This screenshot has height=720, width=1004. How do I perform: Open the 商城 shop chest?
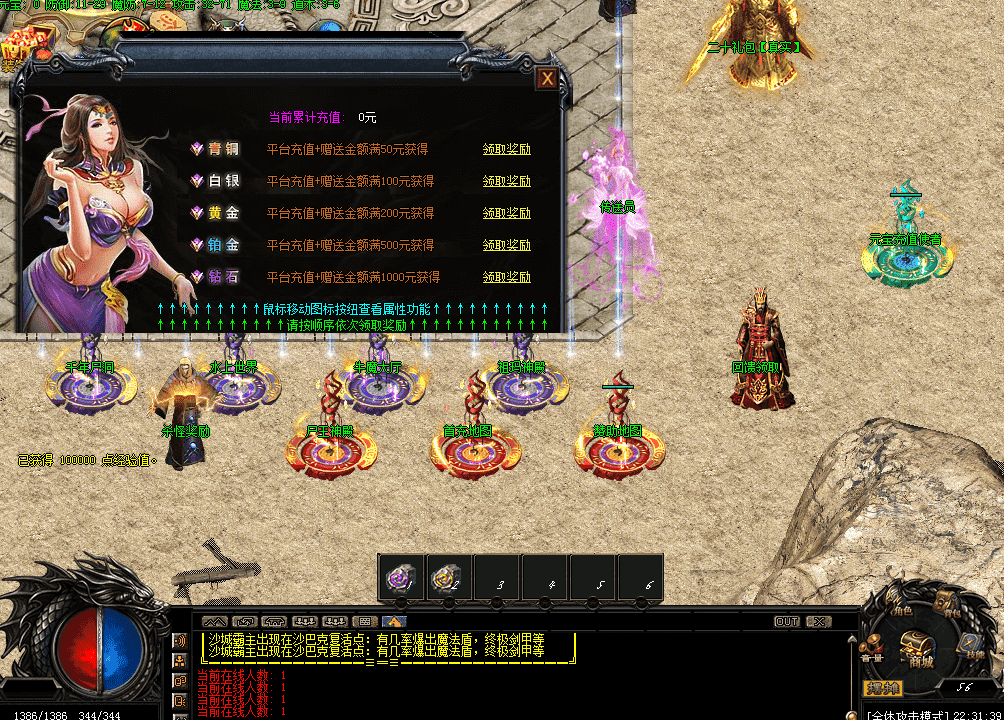point(916,648)
